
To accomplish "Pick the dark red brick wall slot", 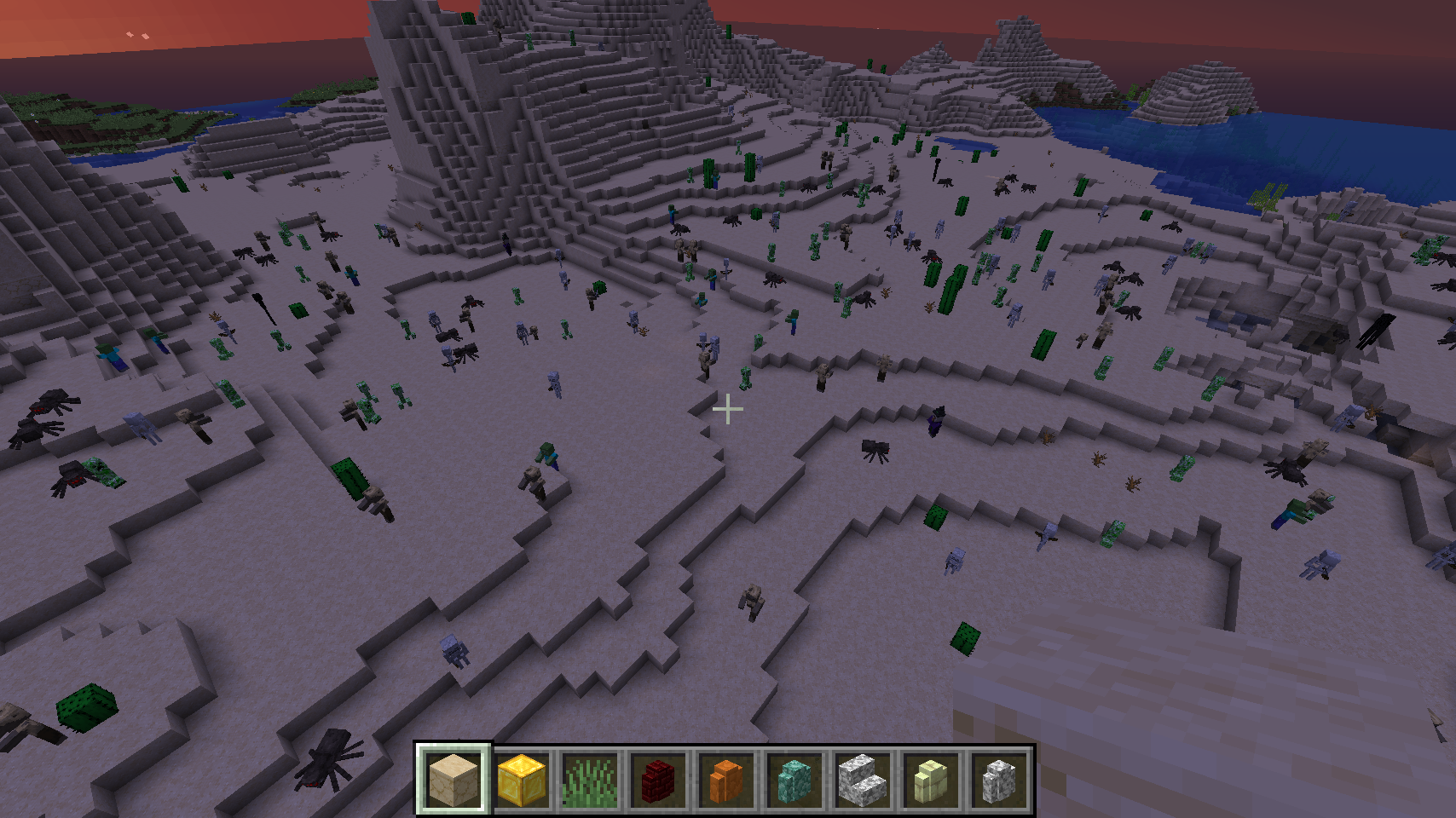I will tap(657, 779).
